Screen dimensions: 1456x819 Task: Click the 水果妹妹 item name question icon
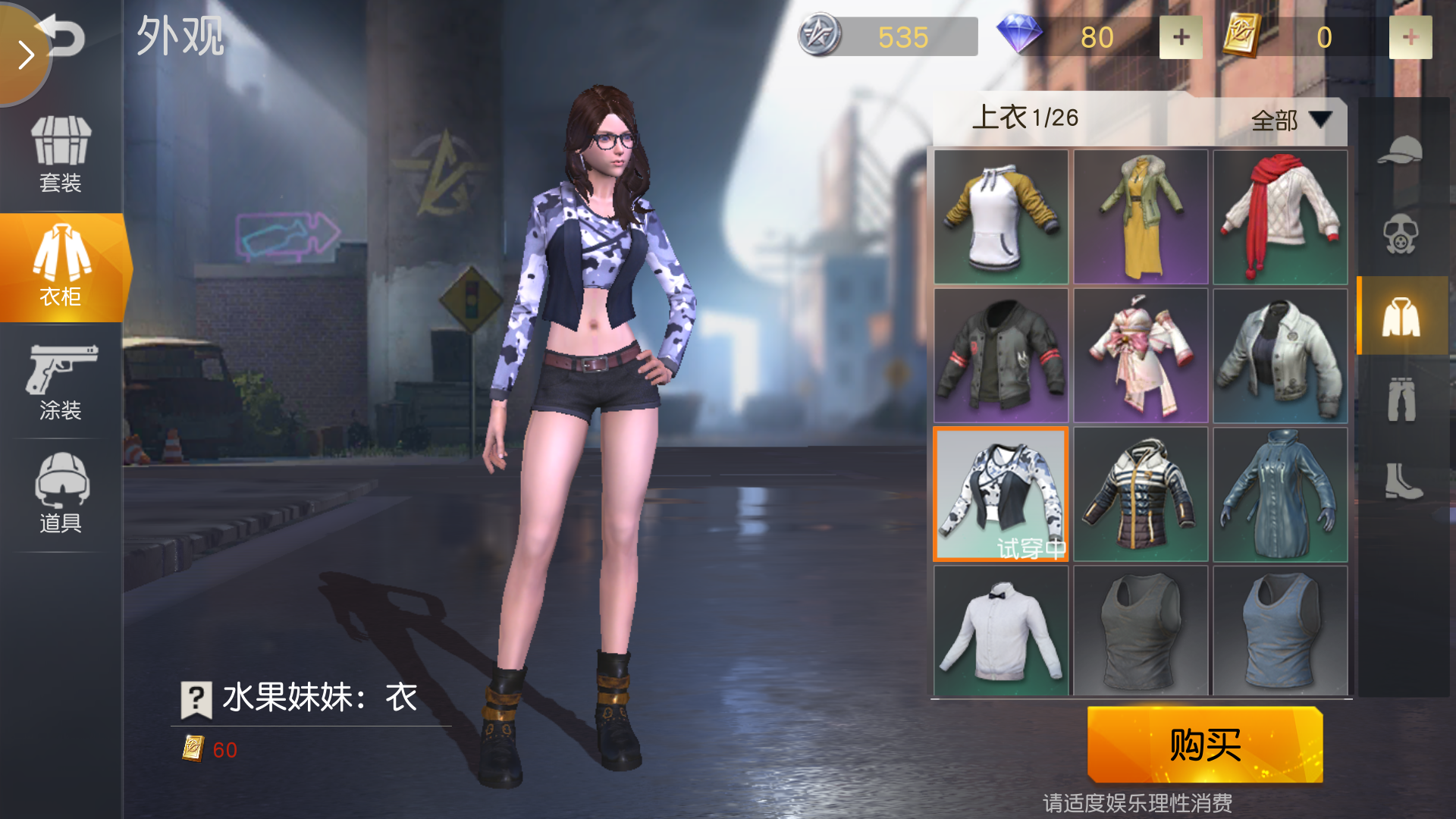(x=196, y=699)
